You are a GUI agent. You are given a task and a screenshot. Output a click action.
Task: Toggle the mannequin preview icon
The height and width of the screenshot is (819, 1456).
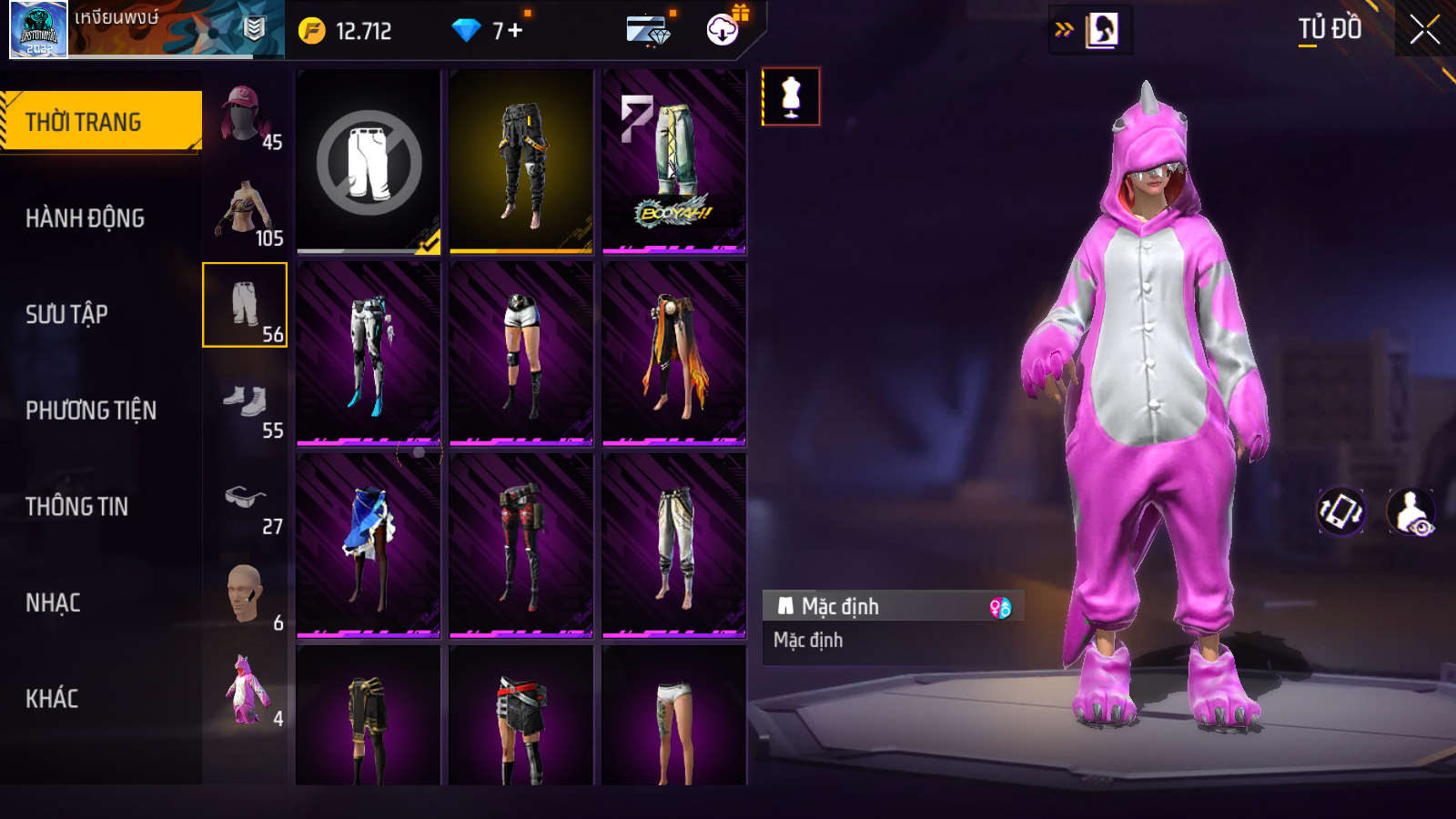[x=791, y=96]
